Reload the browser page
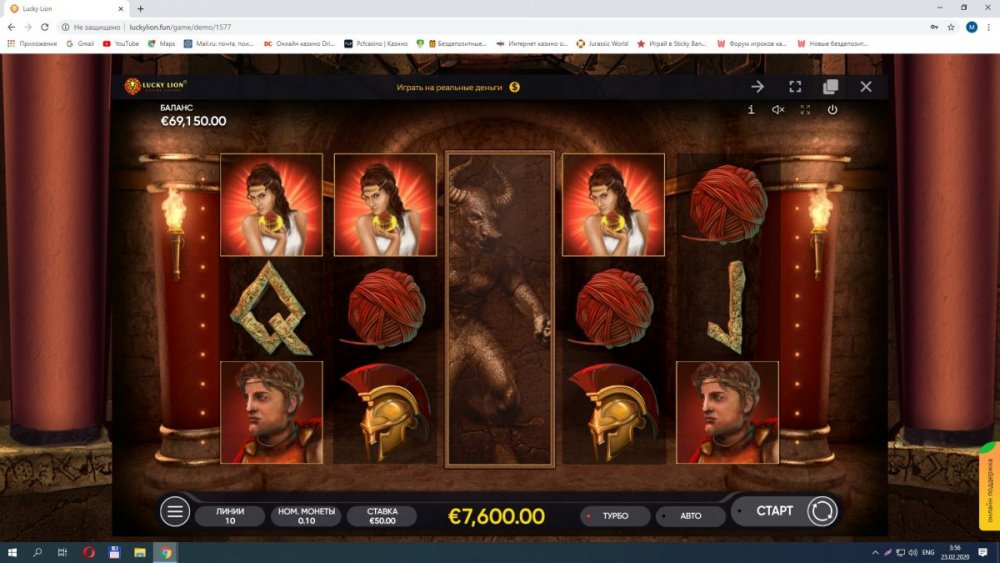 (45, 27)
